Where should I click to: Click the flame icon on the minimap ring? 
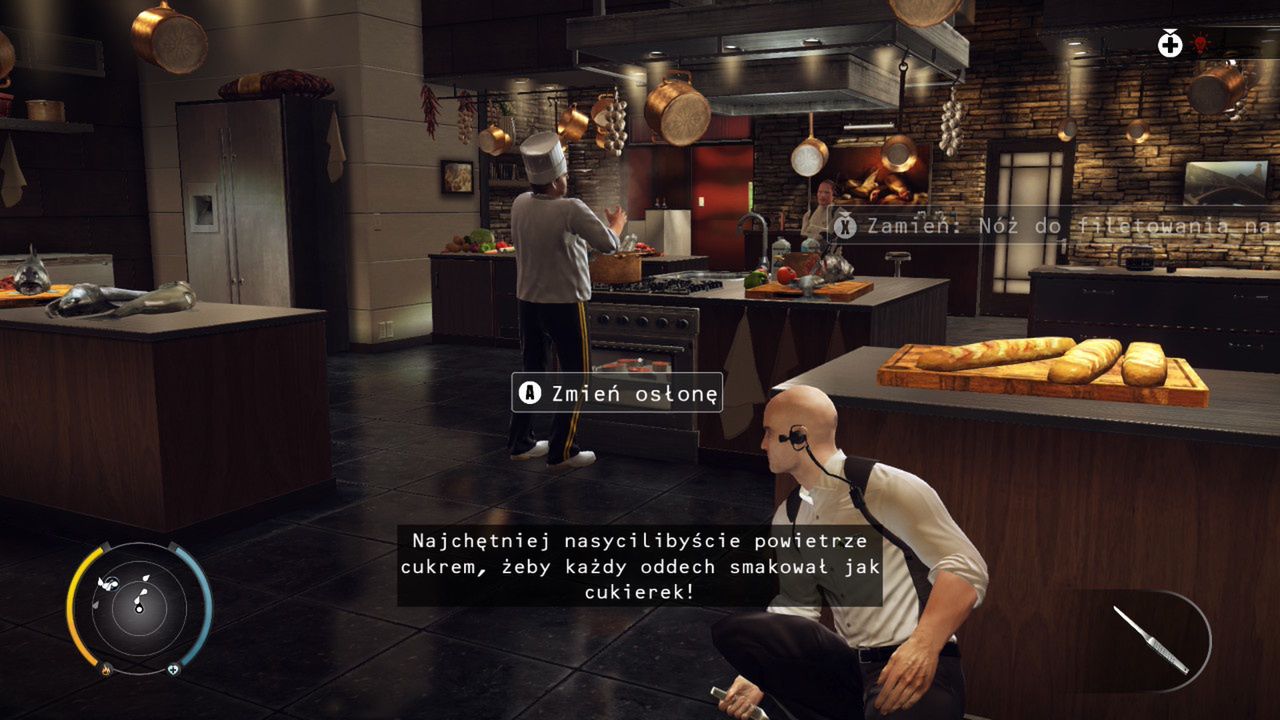pos(106,669)
